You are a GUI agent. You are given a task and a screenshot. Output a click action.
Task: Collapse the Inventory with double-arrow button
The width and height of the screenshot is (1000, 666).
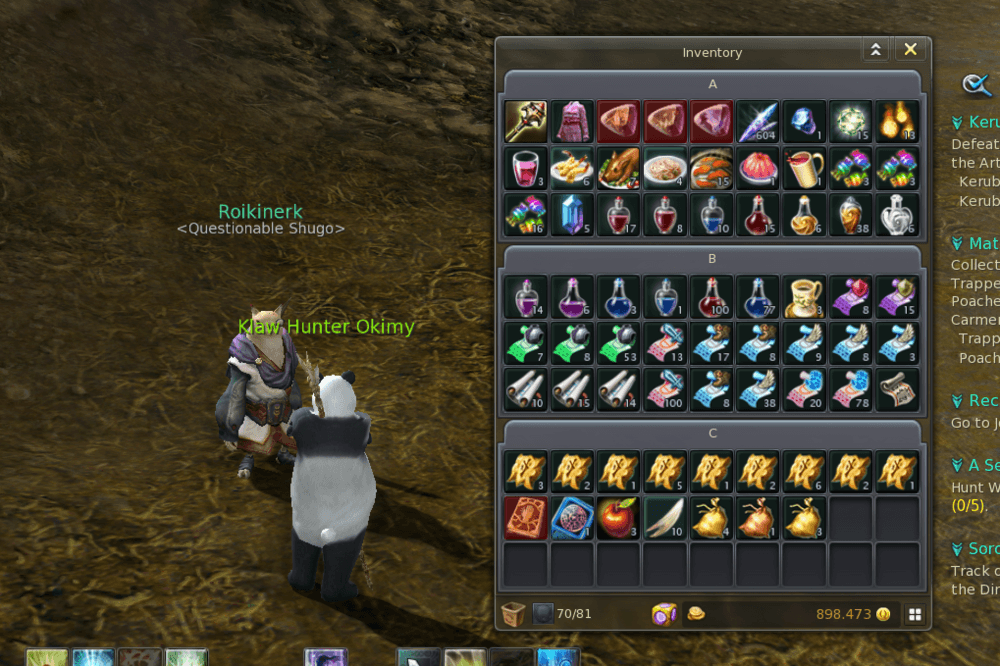[876, 50]
